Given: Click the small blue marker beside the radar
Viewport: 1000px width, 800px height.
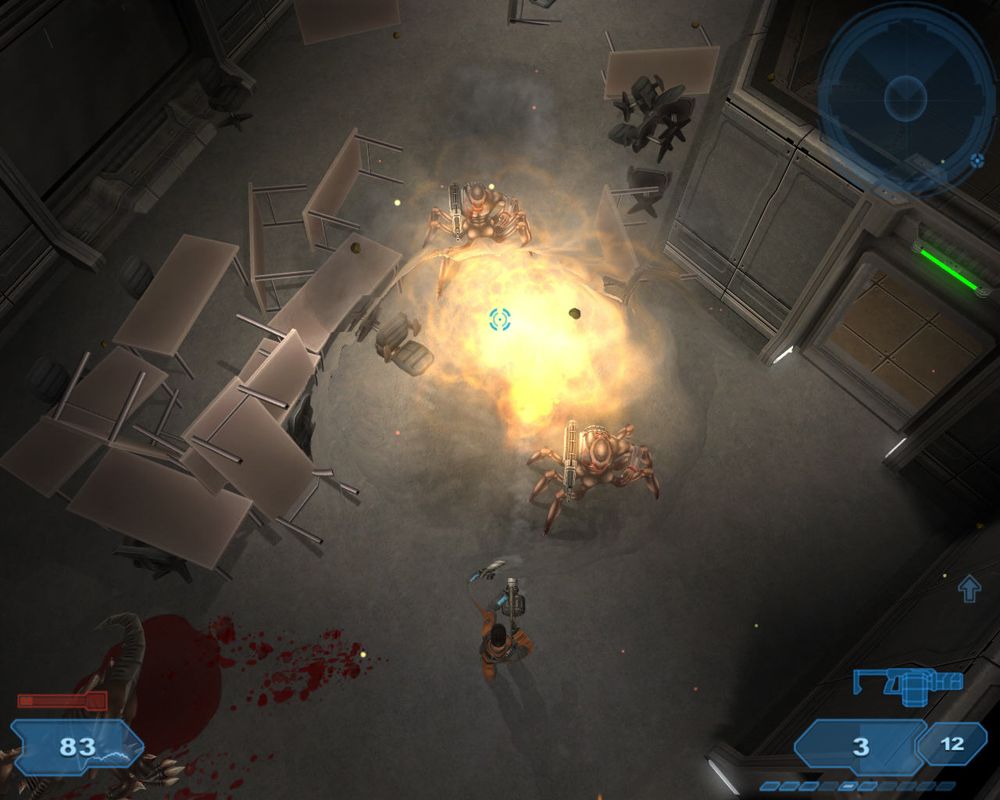Looking at the screenshot, I should click(x=977, y=160).
